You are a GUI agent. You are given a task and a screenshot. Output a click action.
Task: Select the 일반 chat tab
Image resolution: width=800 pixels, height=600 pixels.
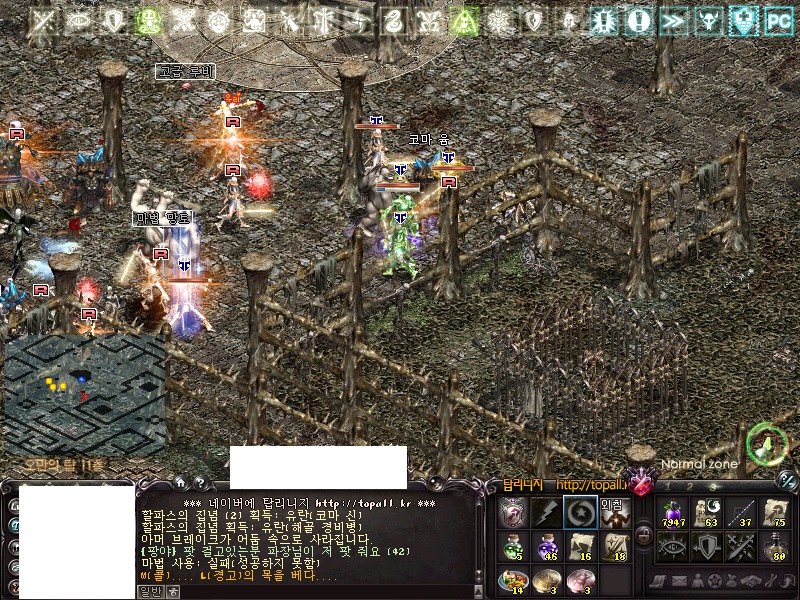(x=148, y=591)
